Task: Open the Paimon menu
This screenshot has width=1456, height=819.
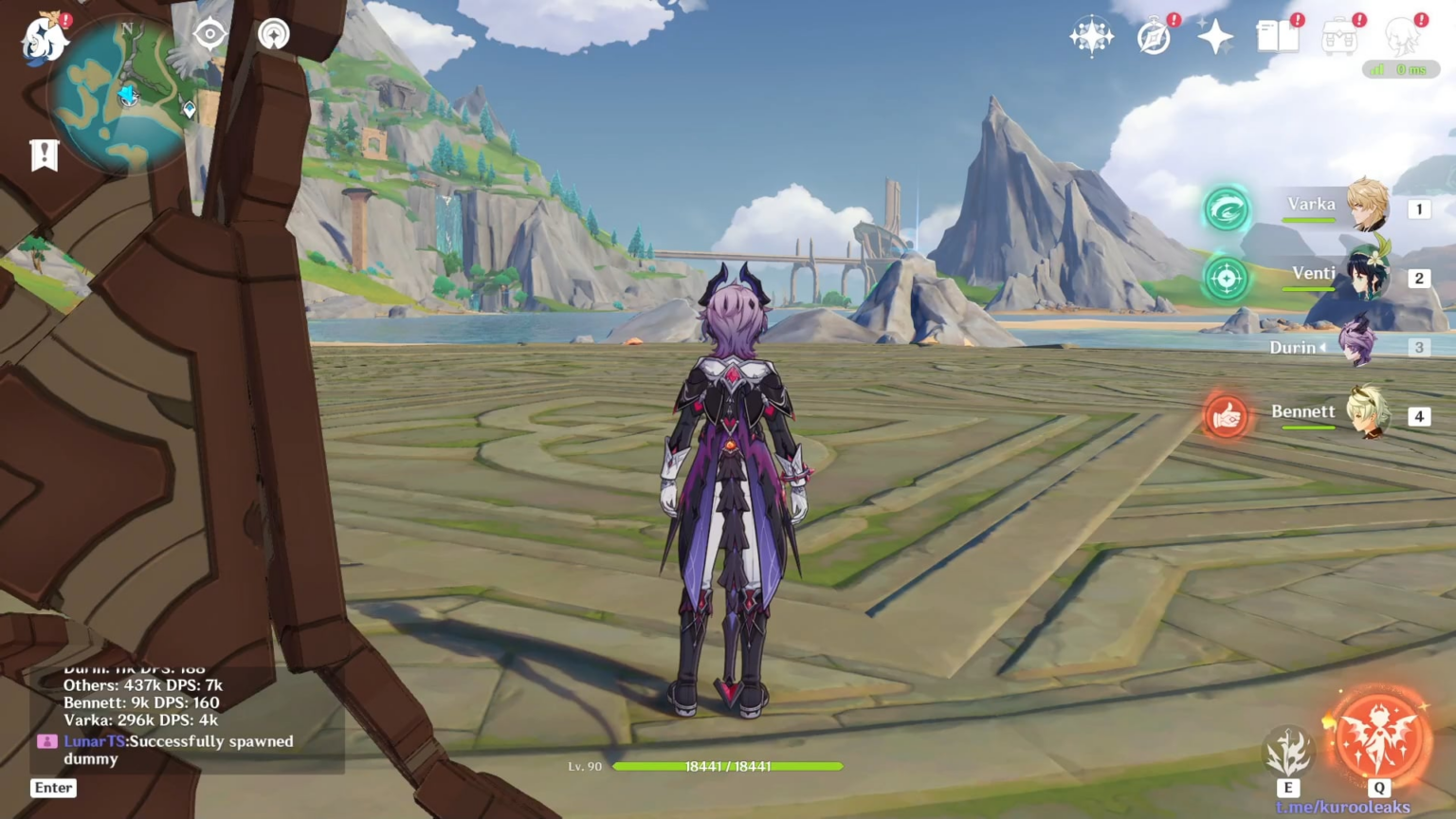Action: tap(44, 40)
